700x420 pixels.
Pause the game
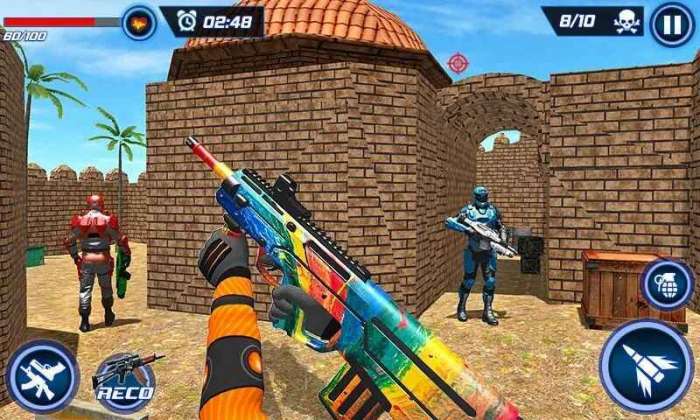[x=672, y=24]
